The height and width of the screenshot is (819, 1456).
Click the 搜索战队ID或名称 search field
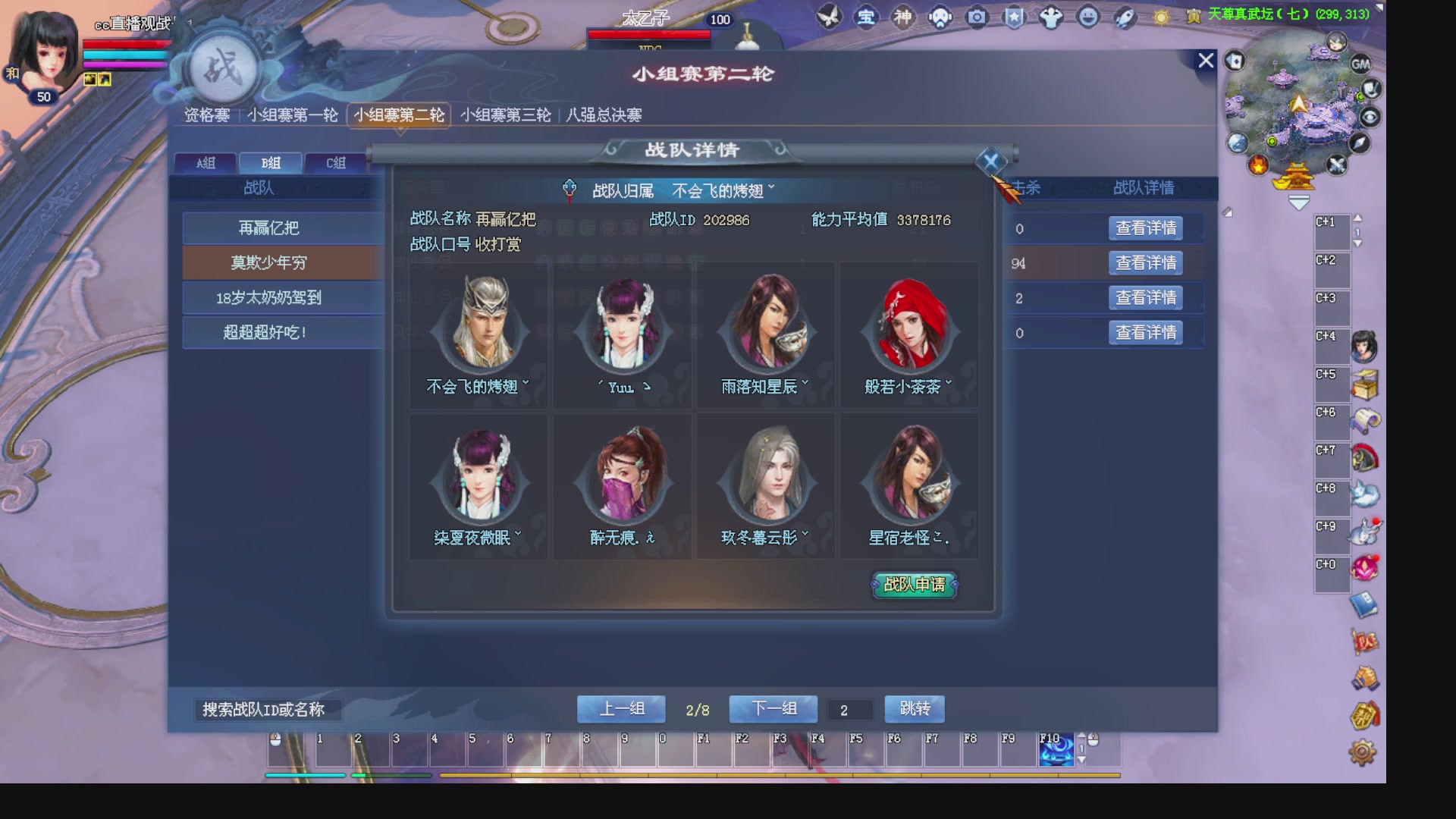pos(269,710)
